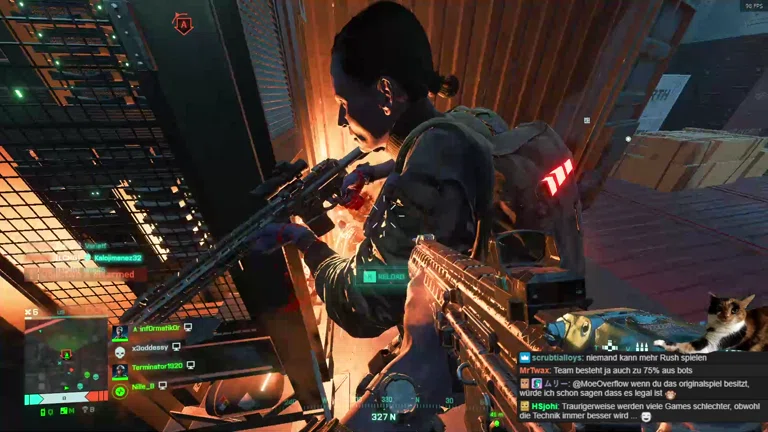Click scrubtialloys' chat message in stream overlay
Viewport: 768px width, 432px height.
point(620,357)
